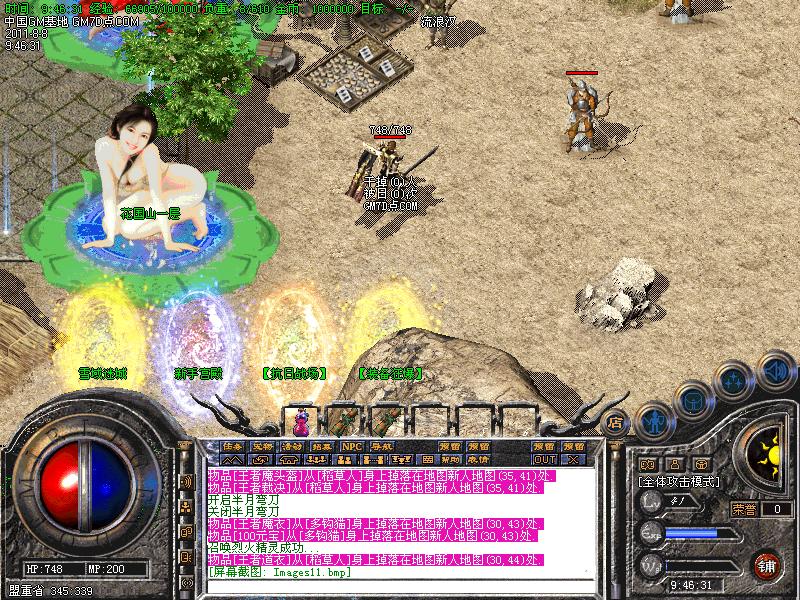Open the 摆摊 button beside 活动
800x600 pixels.
[322, 446]
